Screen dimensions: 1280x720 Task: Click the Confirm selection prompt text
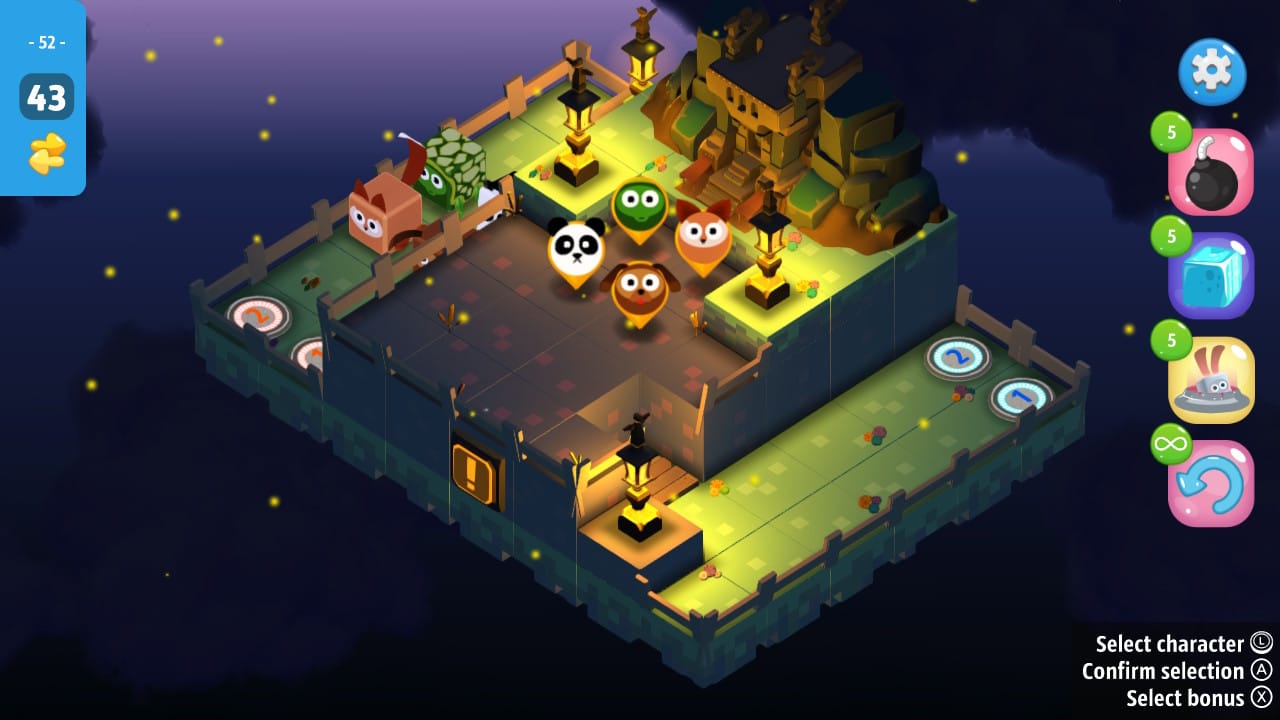coord(1163,671)
